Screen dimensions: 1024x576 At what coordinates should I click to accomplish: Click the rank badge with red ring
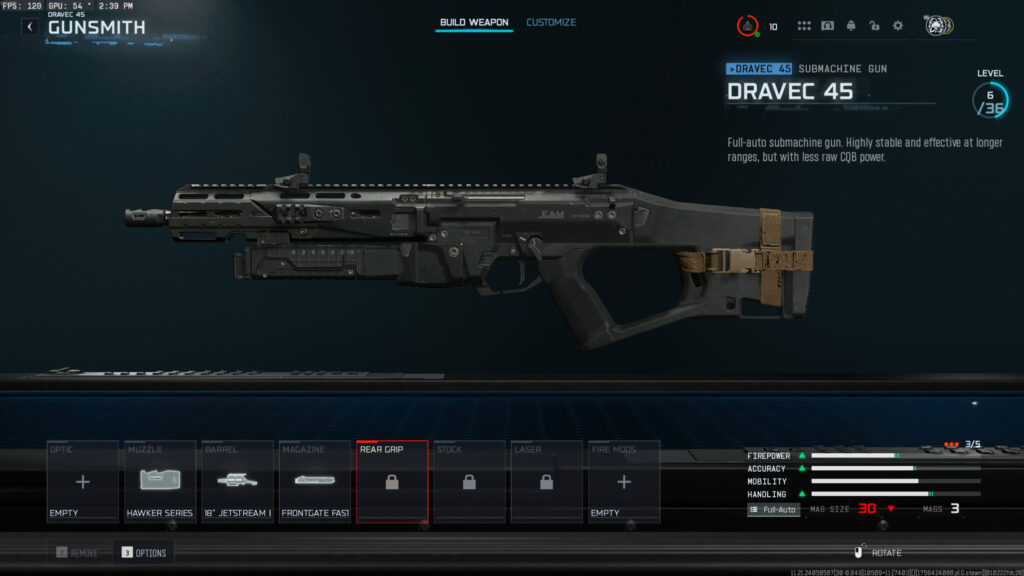[748, 26]
